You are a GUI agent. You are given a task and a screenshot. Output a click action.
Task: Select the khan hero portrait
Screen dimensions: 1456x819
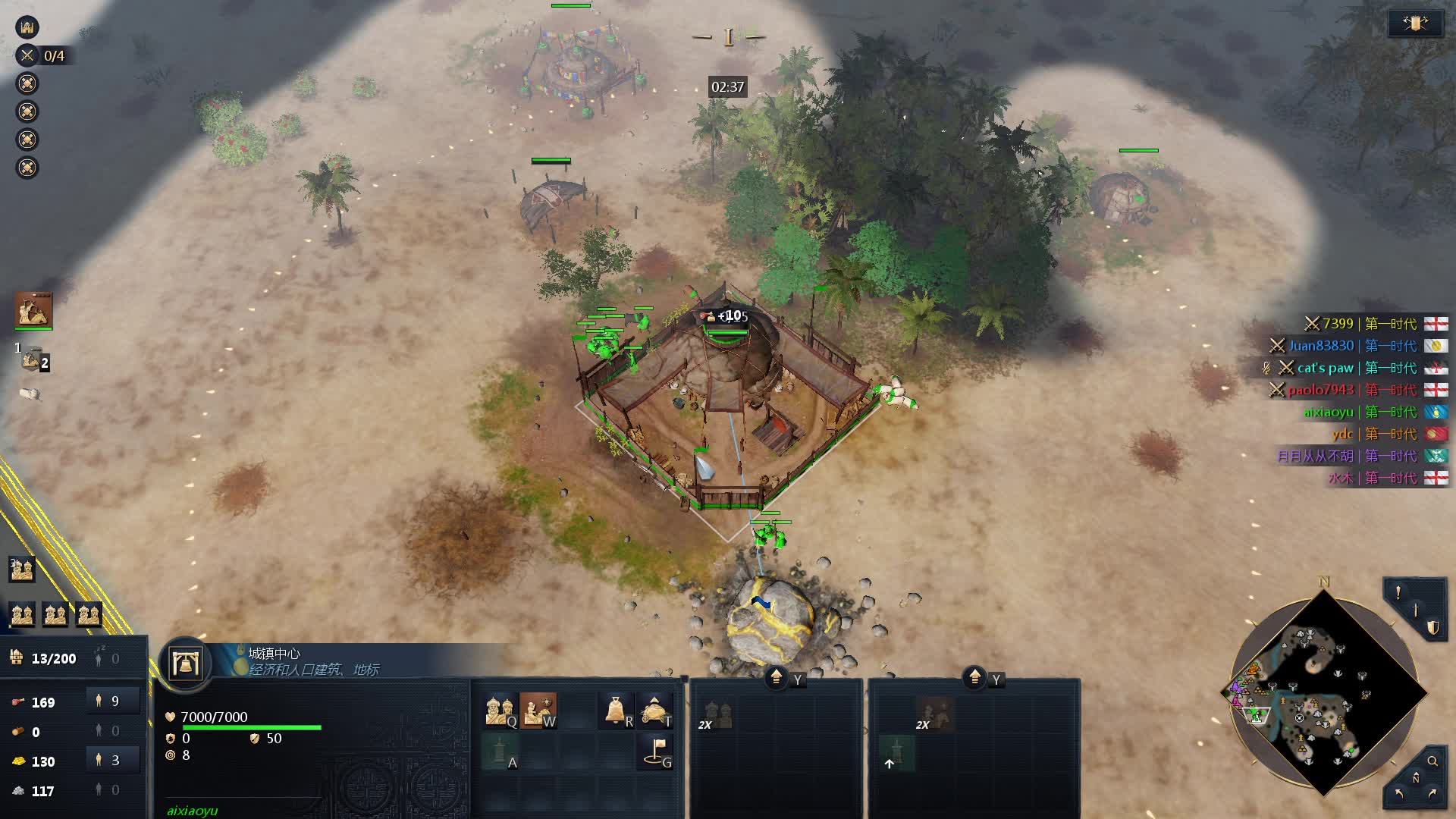coord(33,310)
